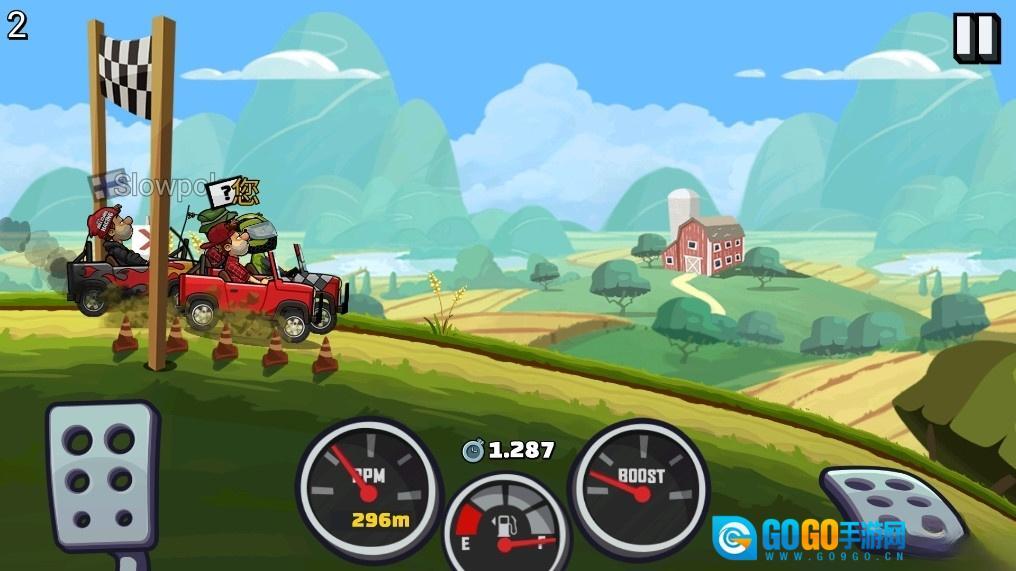
Task: Pause the race
Action: [976, 38]
